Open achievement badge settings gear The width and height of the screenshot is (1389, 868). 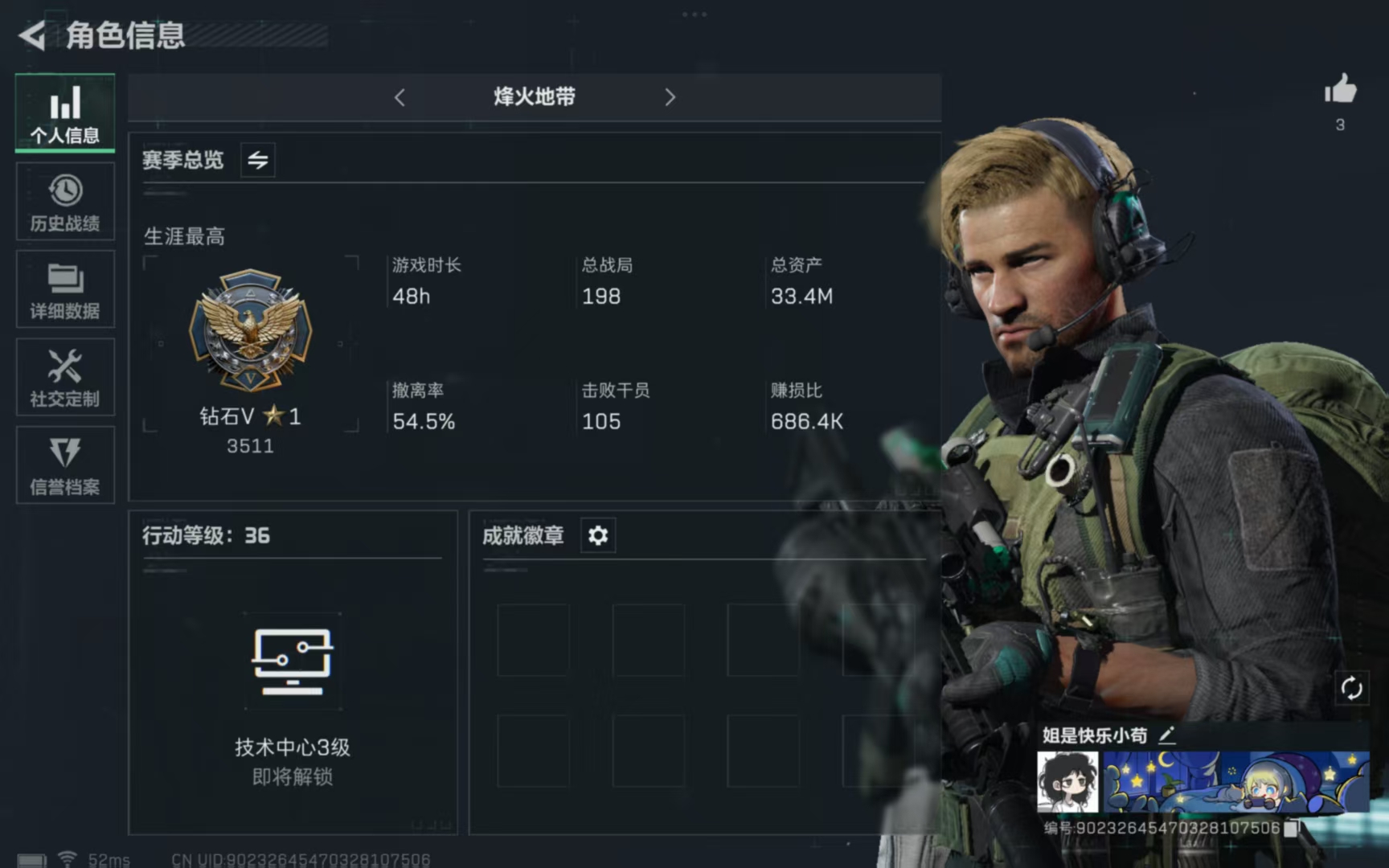(596, 535)
